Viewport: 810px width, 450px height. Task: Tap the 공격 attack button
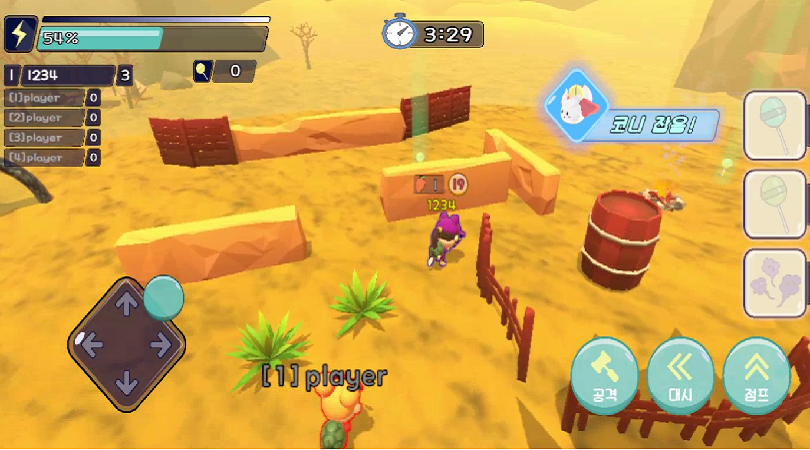[604, 375]
